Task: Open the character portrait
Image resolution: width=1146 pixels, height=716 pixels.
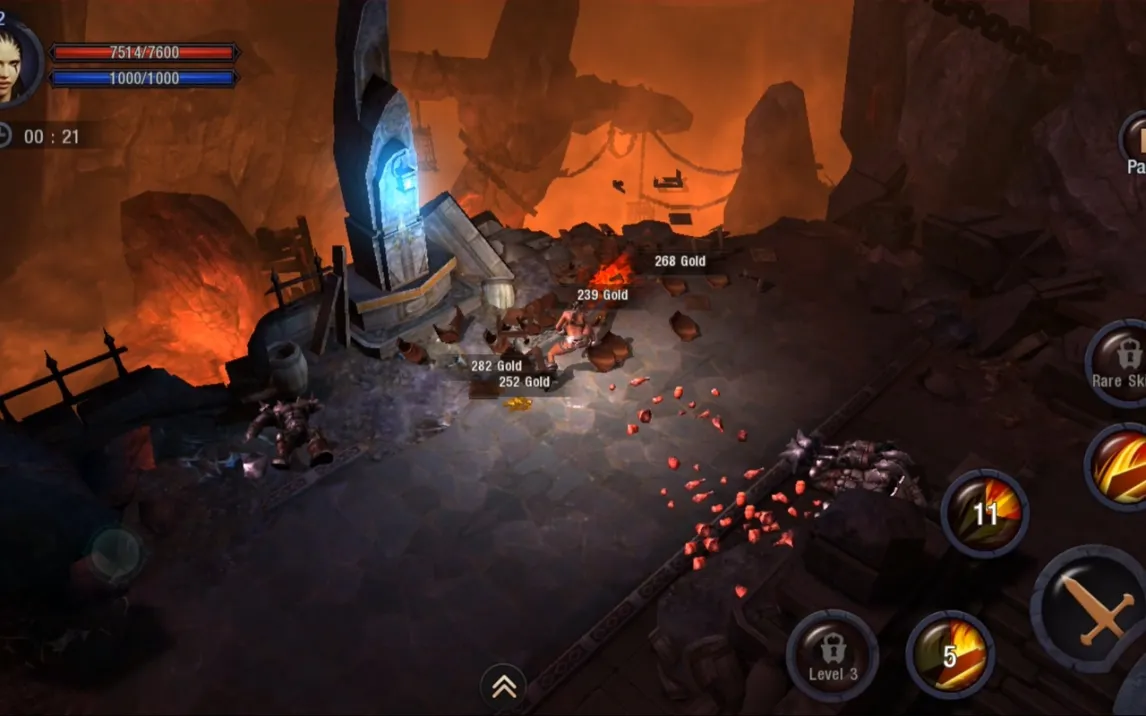Action: pos(14,63)
